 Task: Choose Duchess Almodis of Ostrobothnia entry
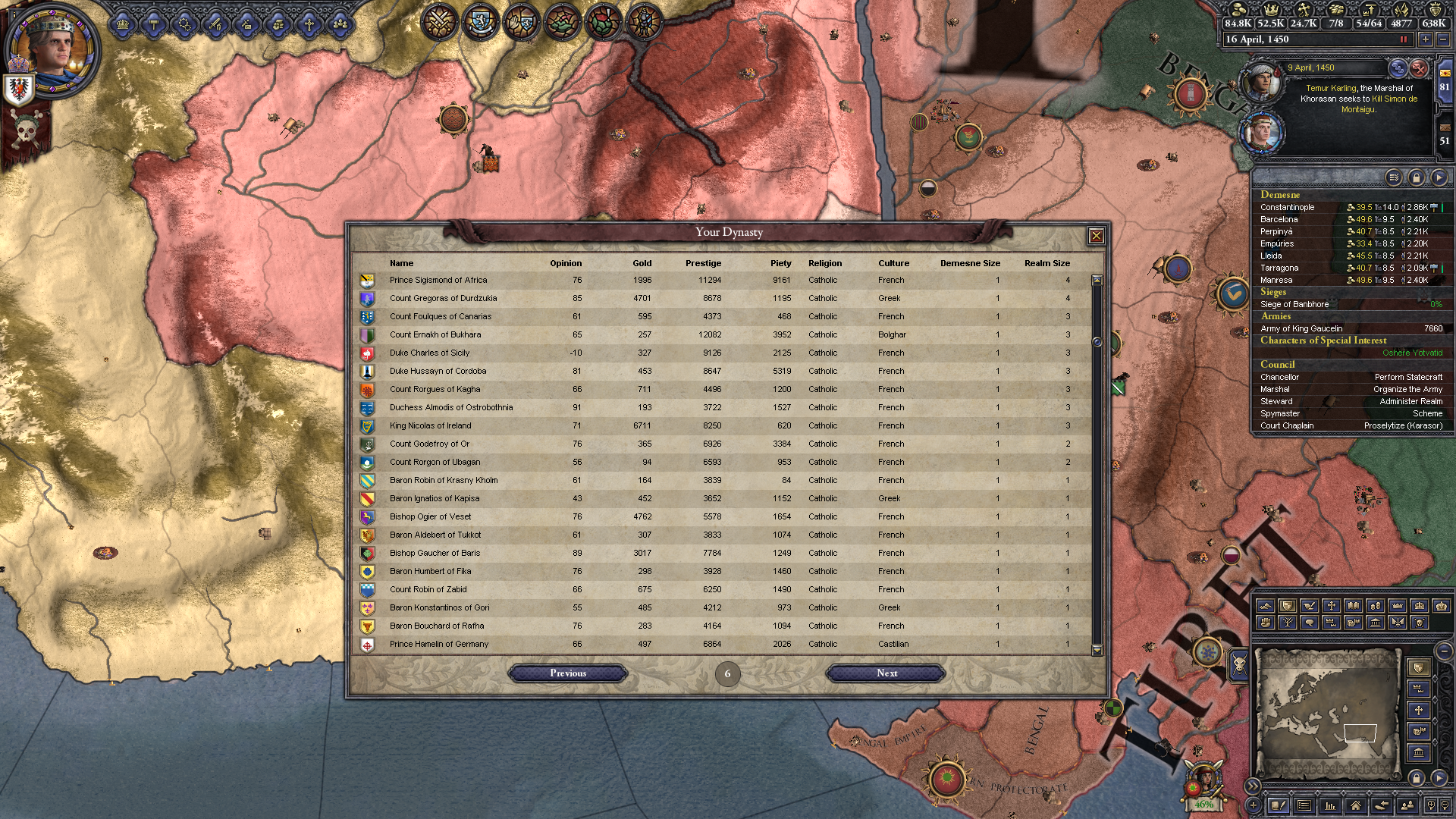450,408
